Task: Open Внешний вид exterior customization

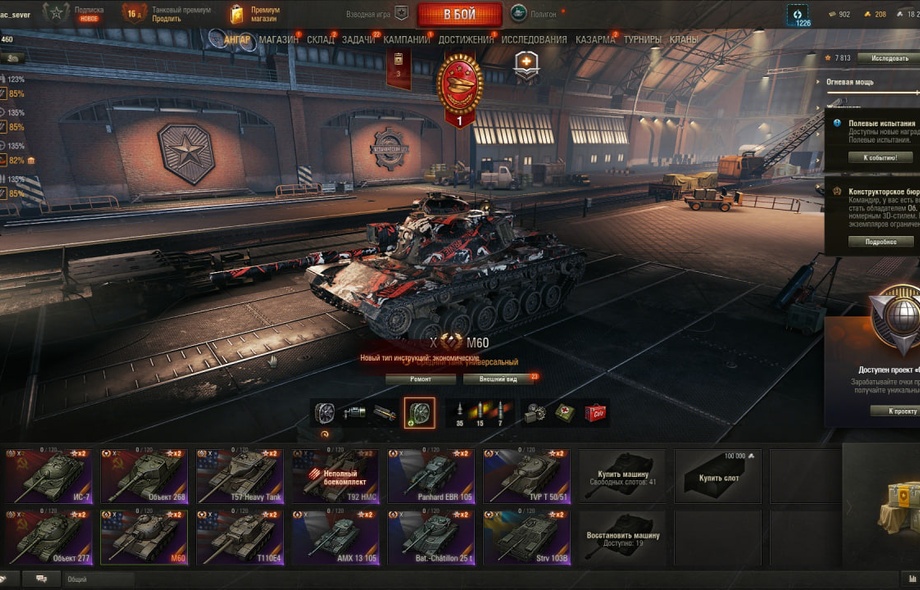Action: point(499,379)
